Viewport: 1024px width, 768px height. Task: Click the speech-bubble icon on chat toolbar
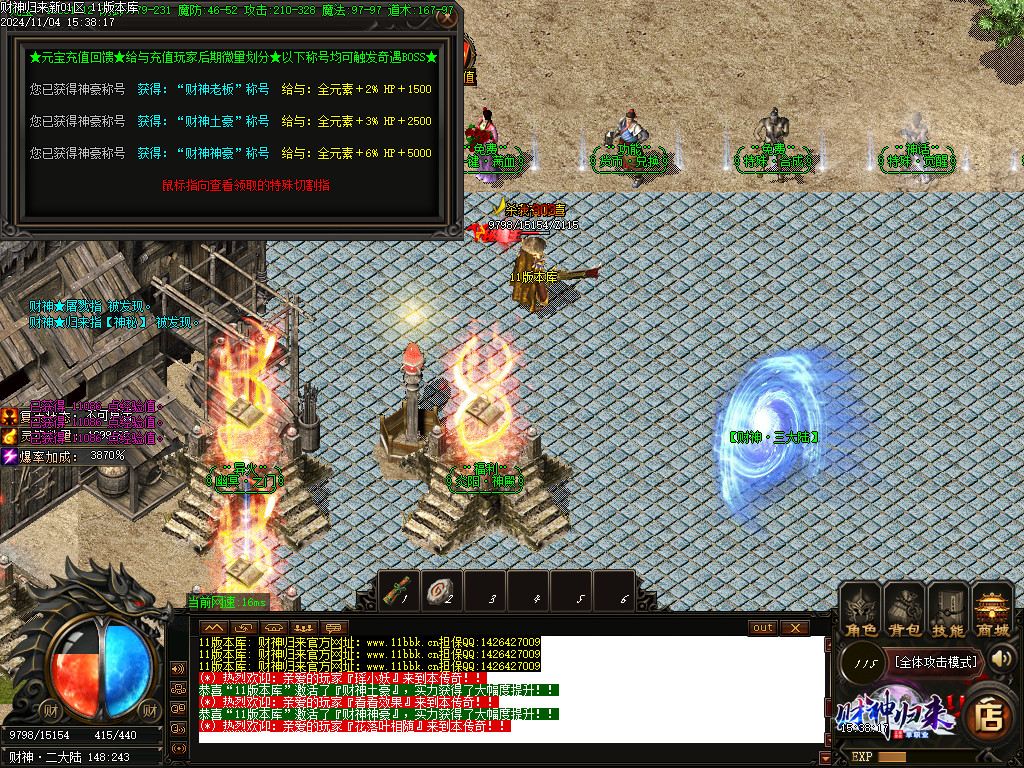click(334, 627)
